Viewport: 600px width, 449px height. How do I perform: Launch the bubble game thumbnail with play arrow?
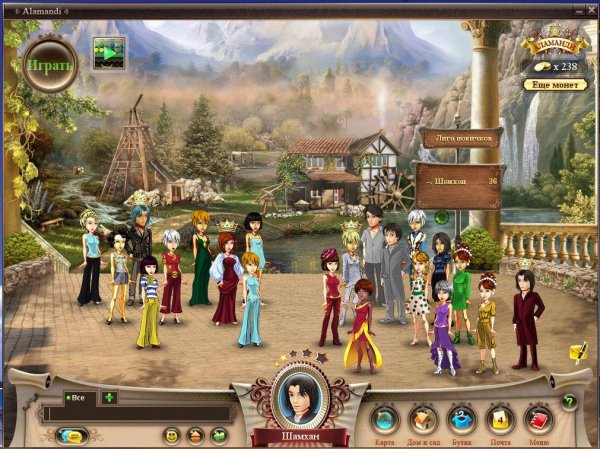tap(109, 53)
